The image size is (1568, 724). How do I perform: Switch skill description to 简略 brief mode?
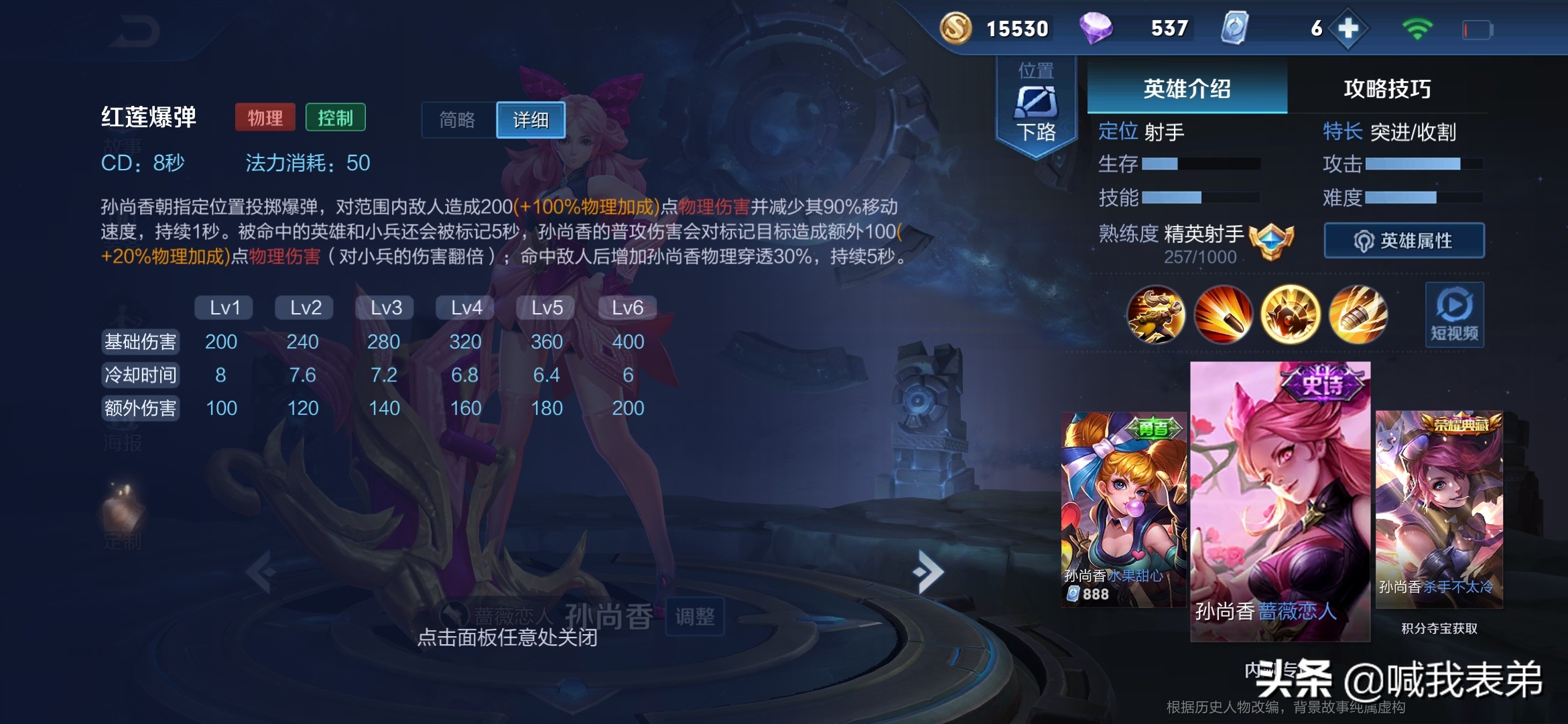pos(456,120)
